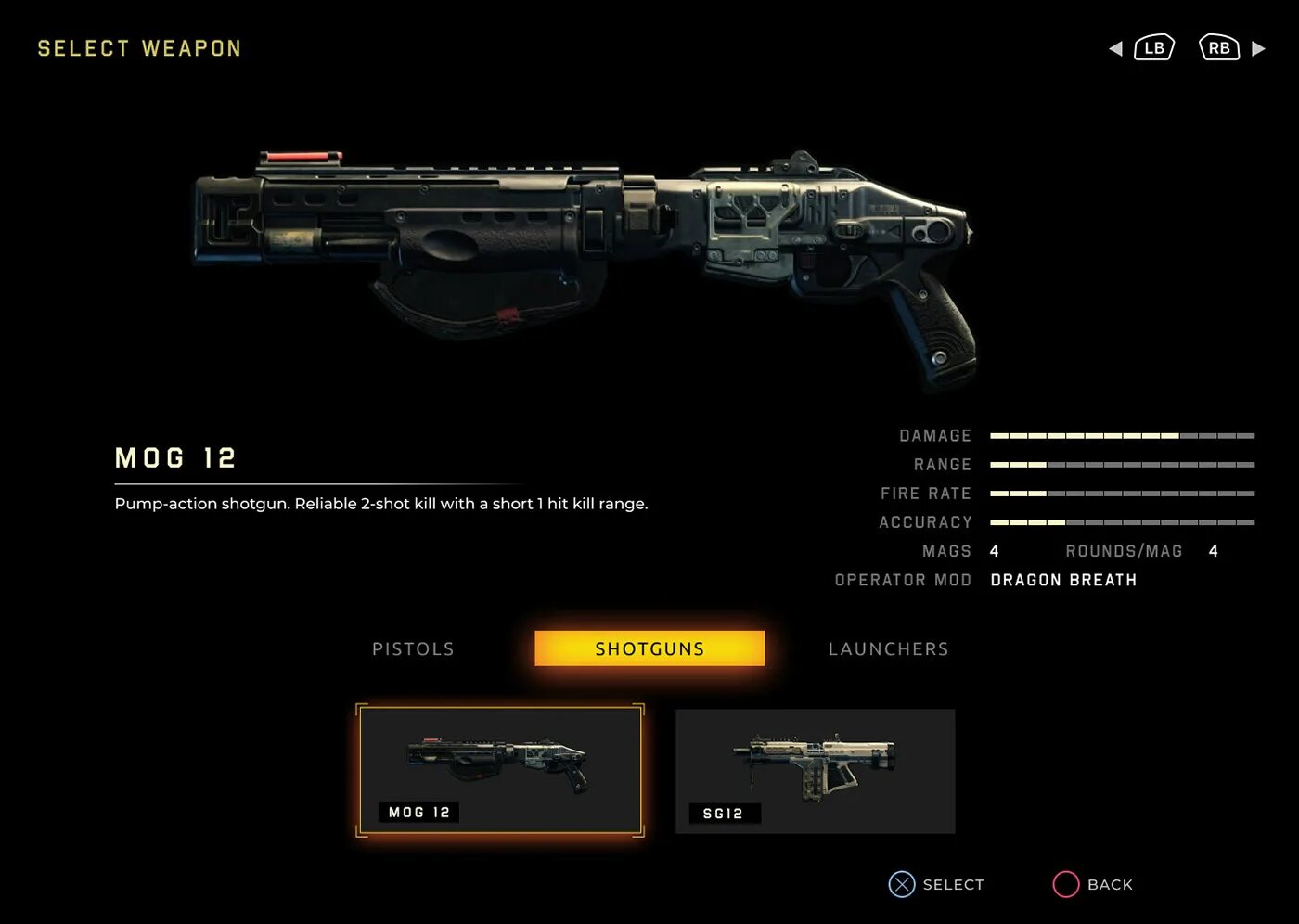Go back using the Back button

point(1093,884)
